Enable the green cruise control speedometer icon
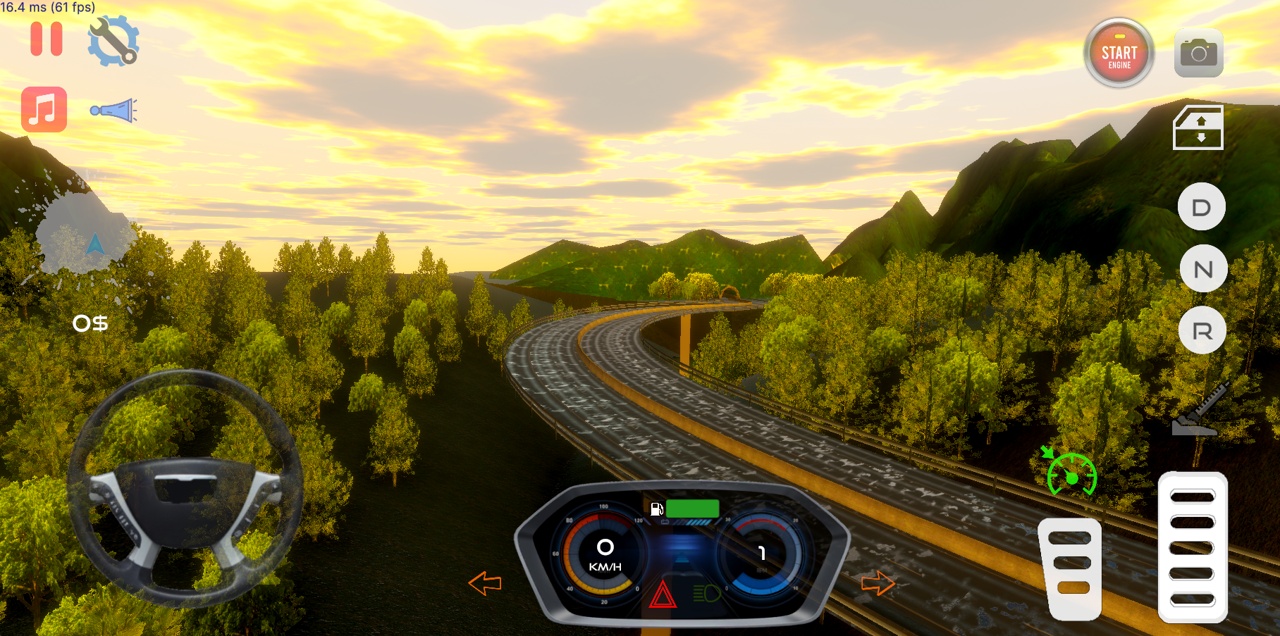 (1071, 473)
